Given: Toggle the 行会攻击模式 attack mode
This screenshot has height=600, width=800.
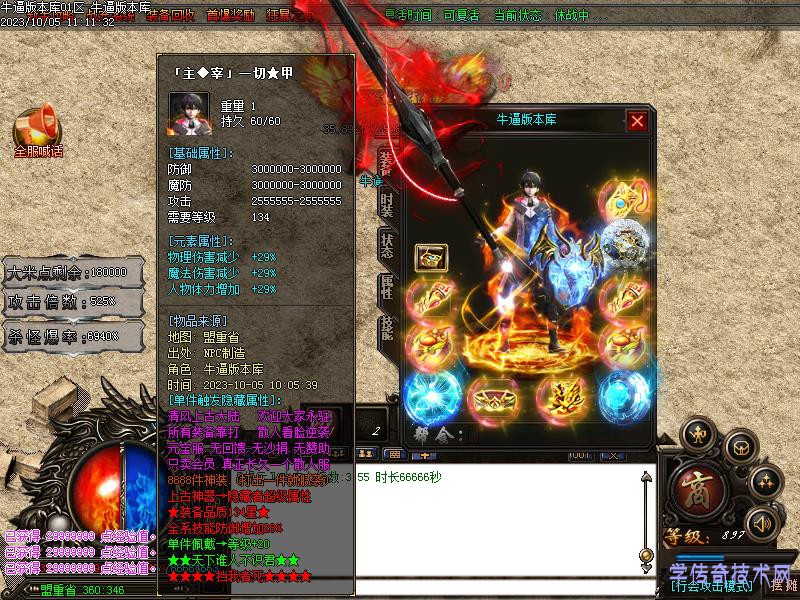Looking at the screenshot, I should (711, 586).
